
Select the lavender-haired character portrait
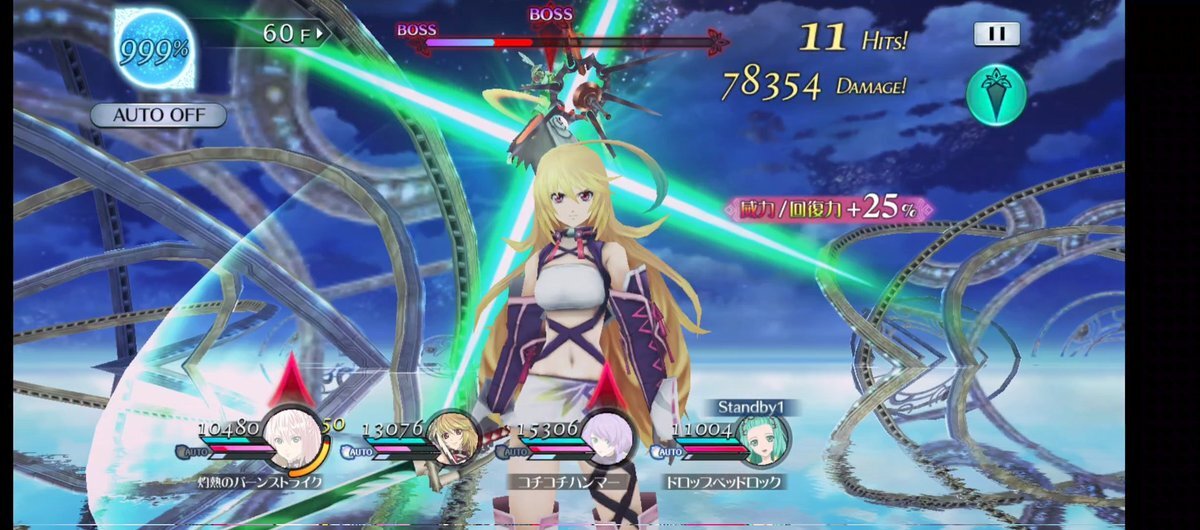[x=603, y=441]
